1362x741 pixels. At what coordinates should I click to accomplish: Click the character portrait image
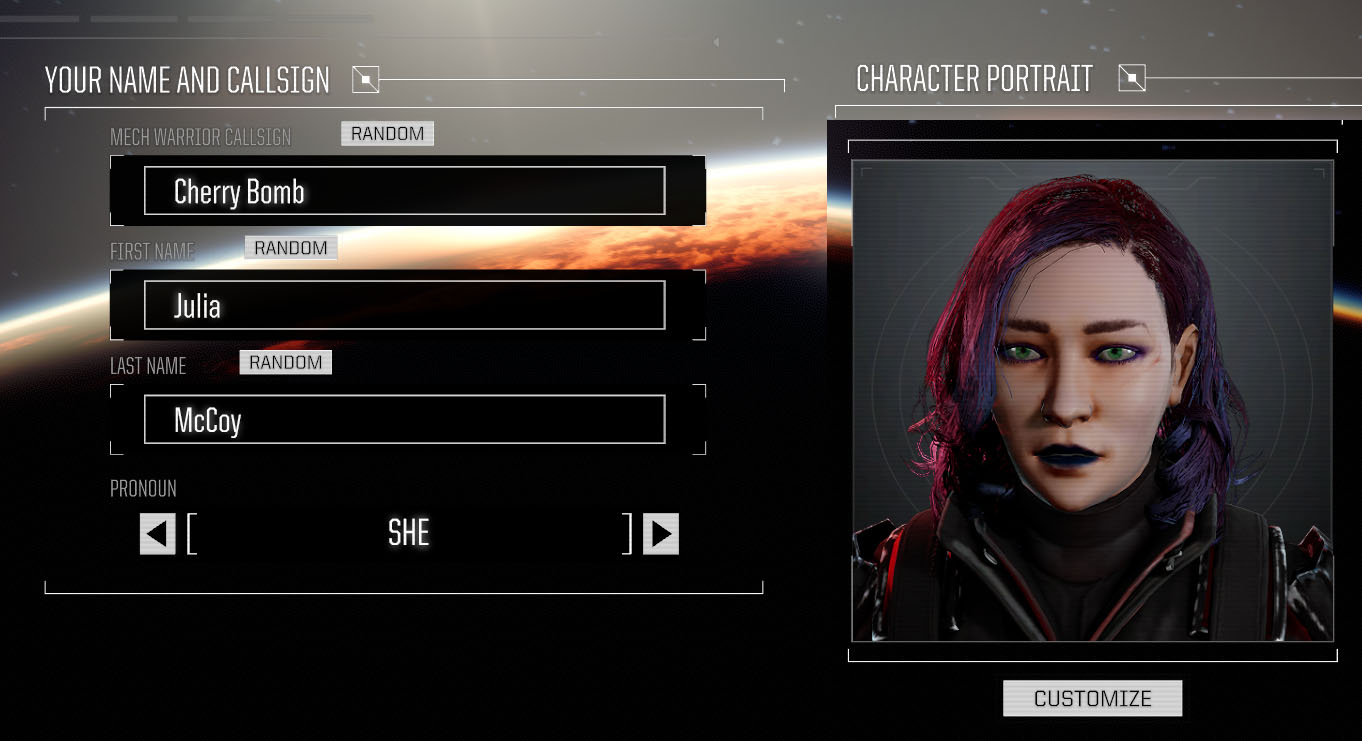tap(1092, 400)
